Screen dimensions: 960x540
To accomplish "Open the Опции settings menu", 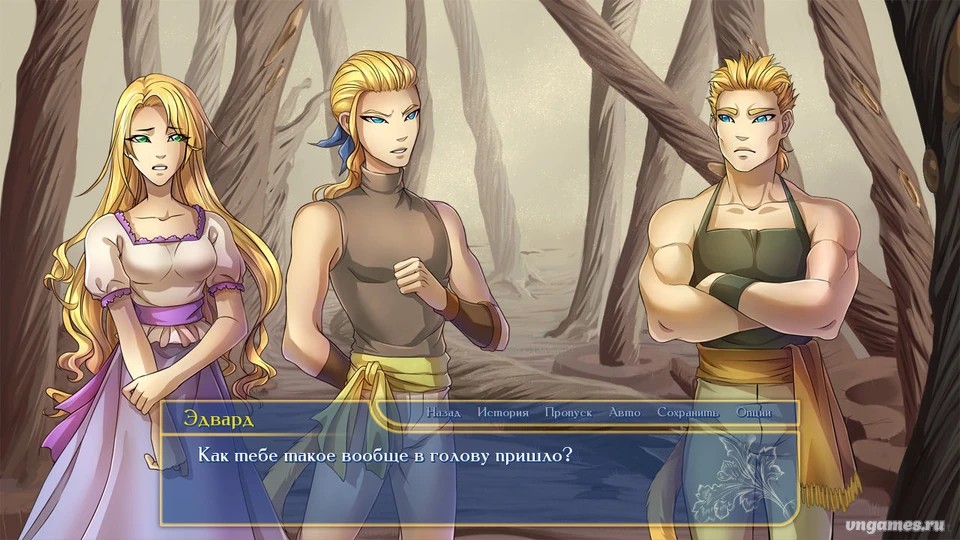I will click(753, 412).
